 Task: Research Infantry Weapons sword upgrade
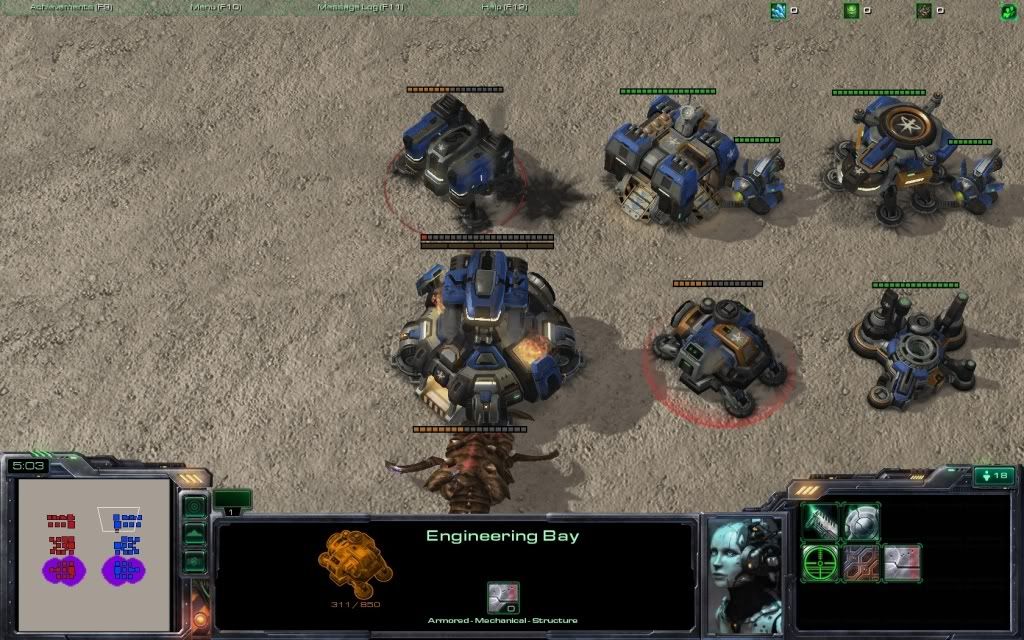821,521
